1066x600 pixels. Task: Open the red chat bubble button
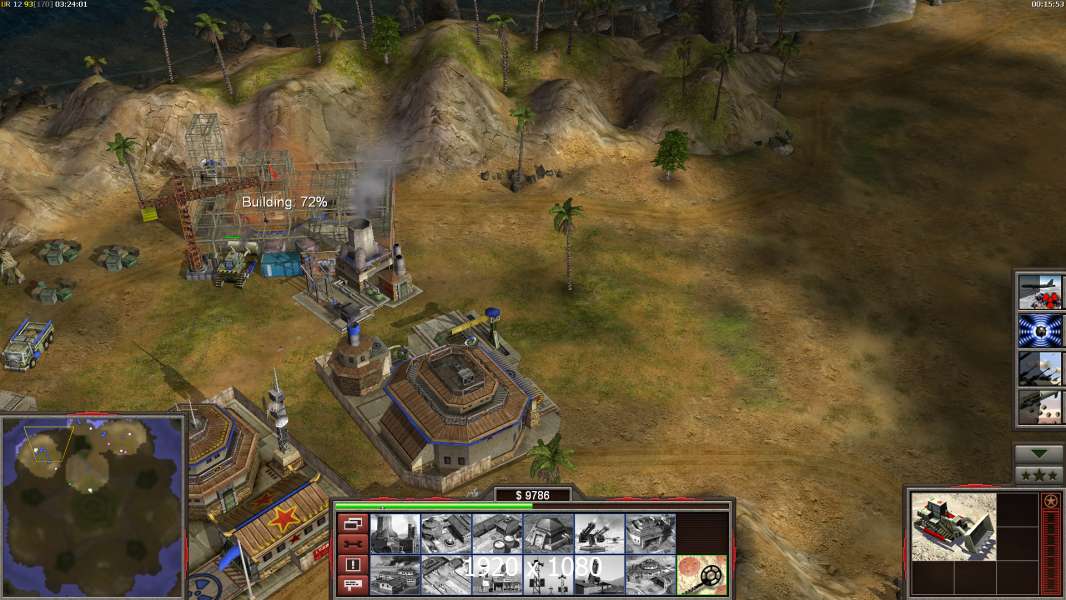click(x=351, y=586)
